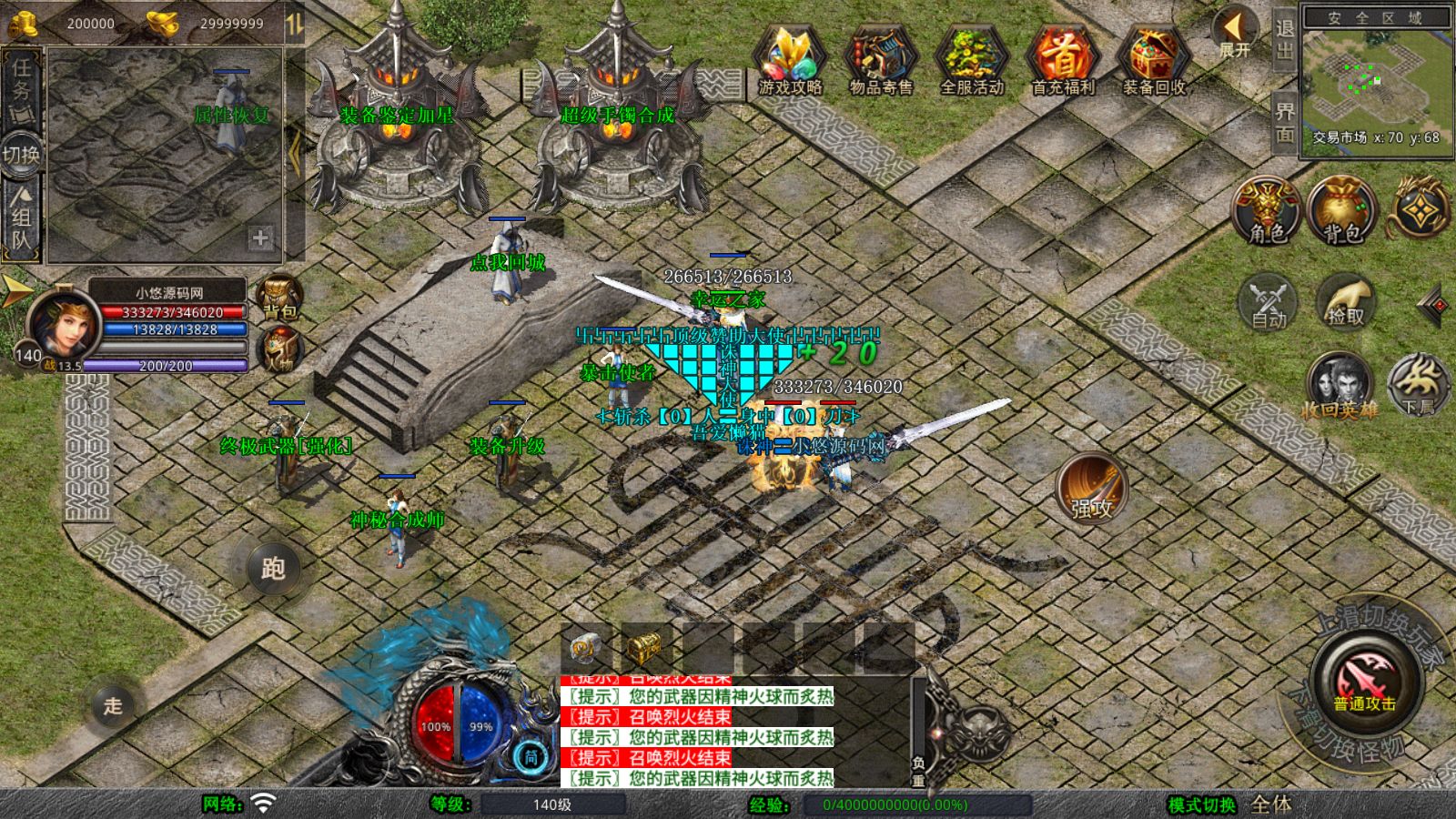Activate the 强攻 assault skill
Screen dimensions: 1456x819
pos(1092,489)
